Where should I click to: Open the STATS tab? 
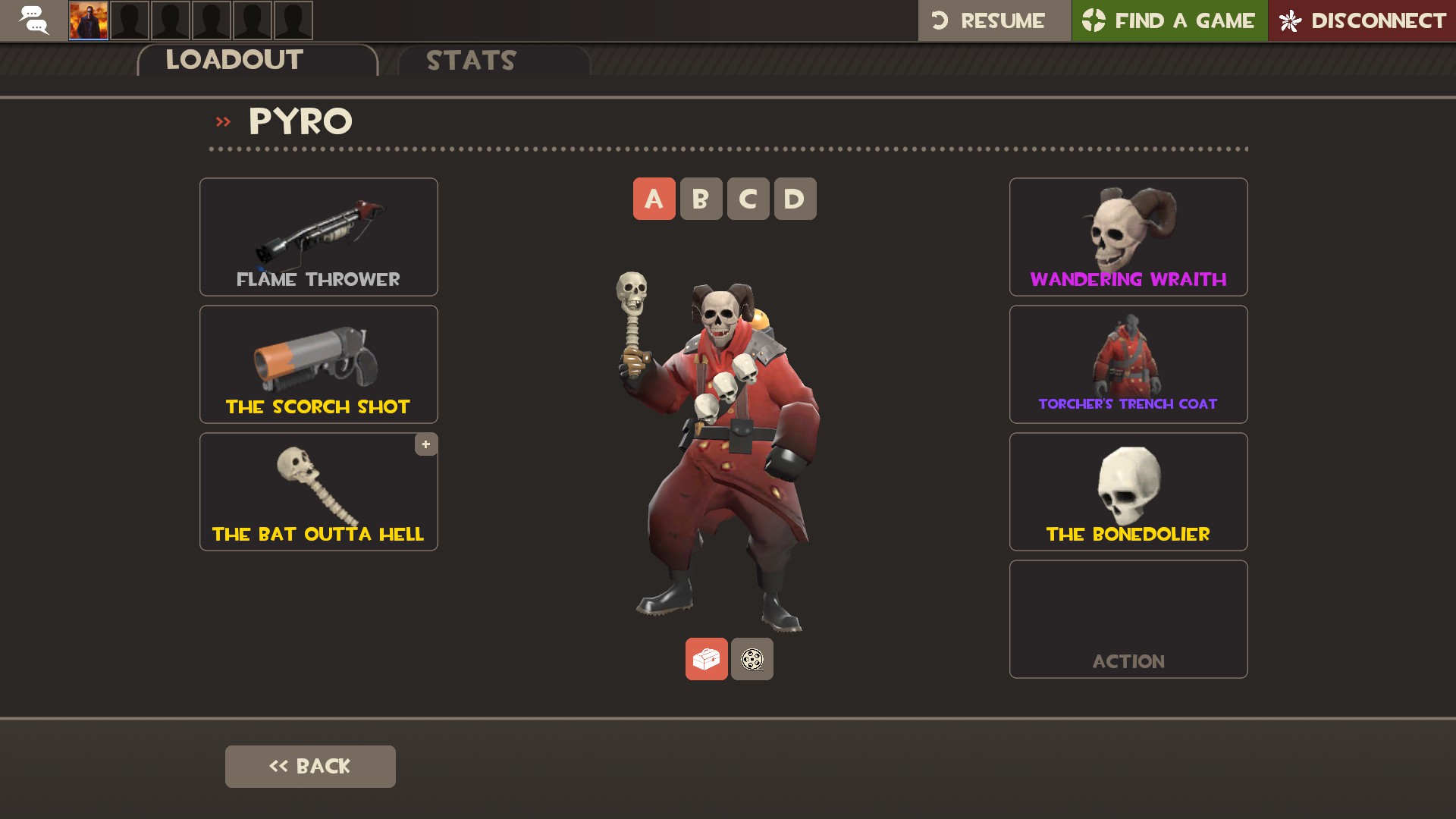(x=470, y=61)
